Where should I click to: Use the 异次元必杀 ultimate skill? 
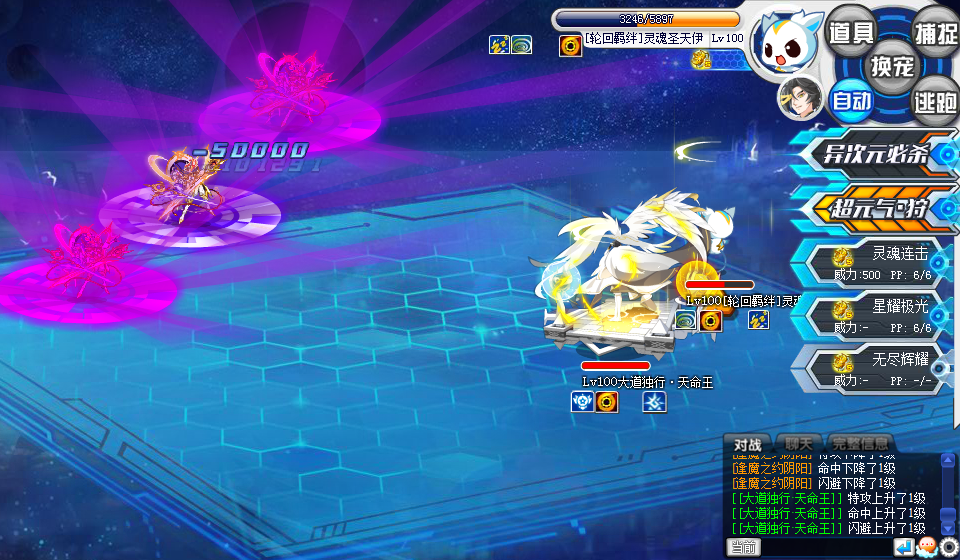875,155
